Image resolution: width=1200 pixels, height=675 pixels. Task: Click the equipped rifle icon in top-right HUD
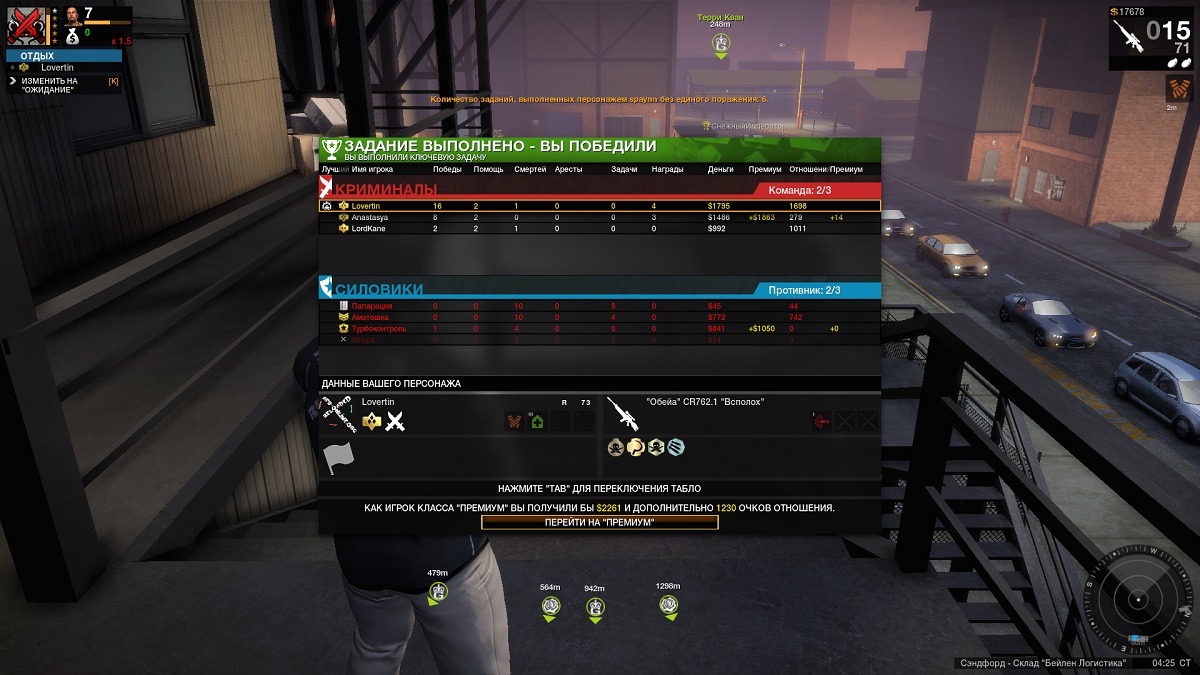click(1127, 38)
